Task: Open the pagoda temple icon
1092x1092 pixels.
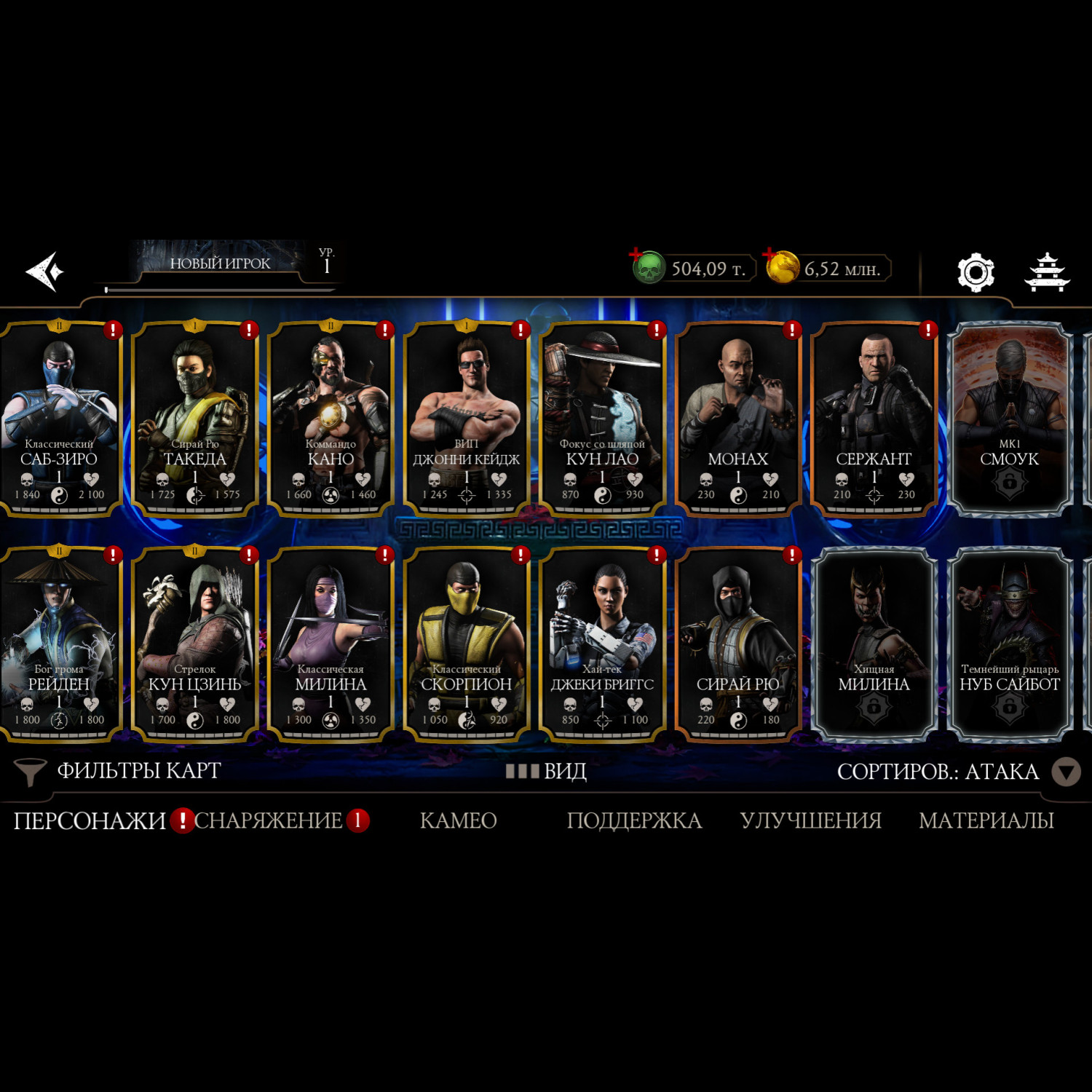Action: pos(1047,272)
